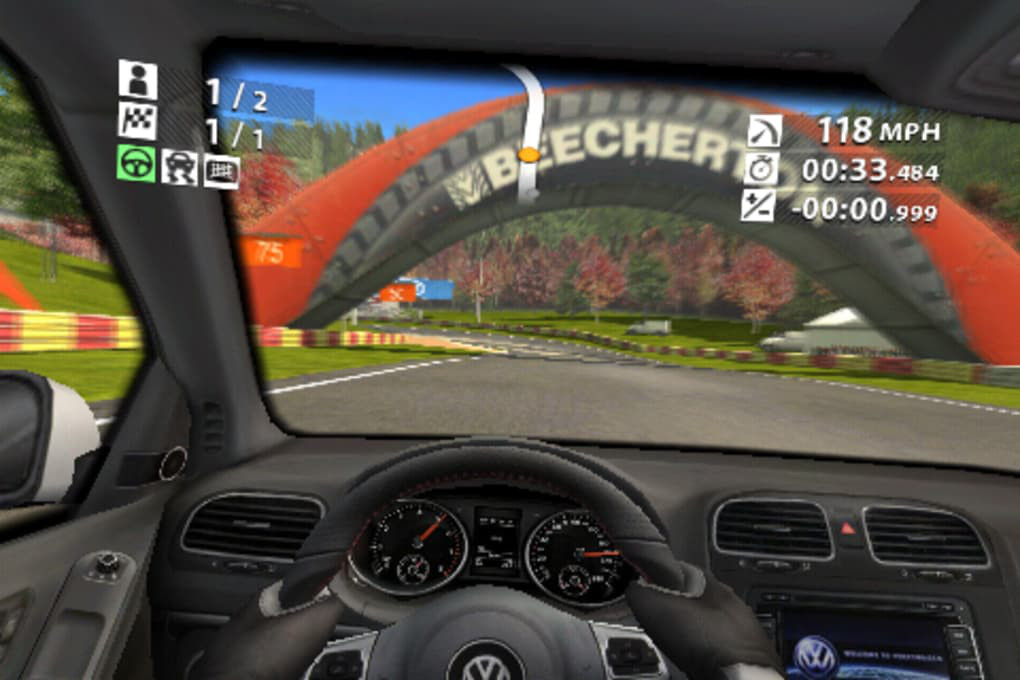This screenshot has height=680, width=1020.
Task: Click the race position driver icon
Action: point(138,79)
